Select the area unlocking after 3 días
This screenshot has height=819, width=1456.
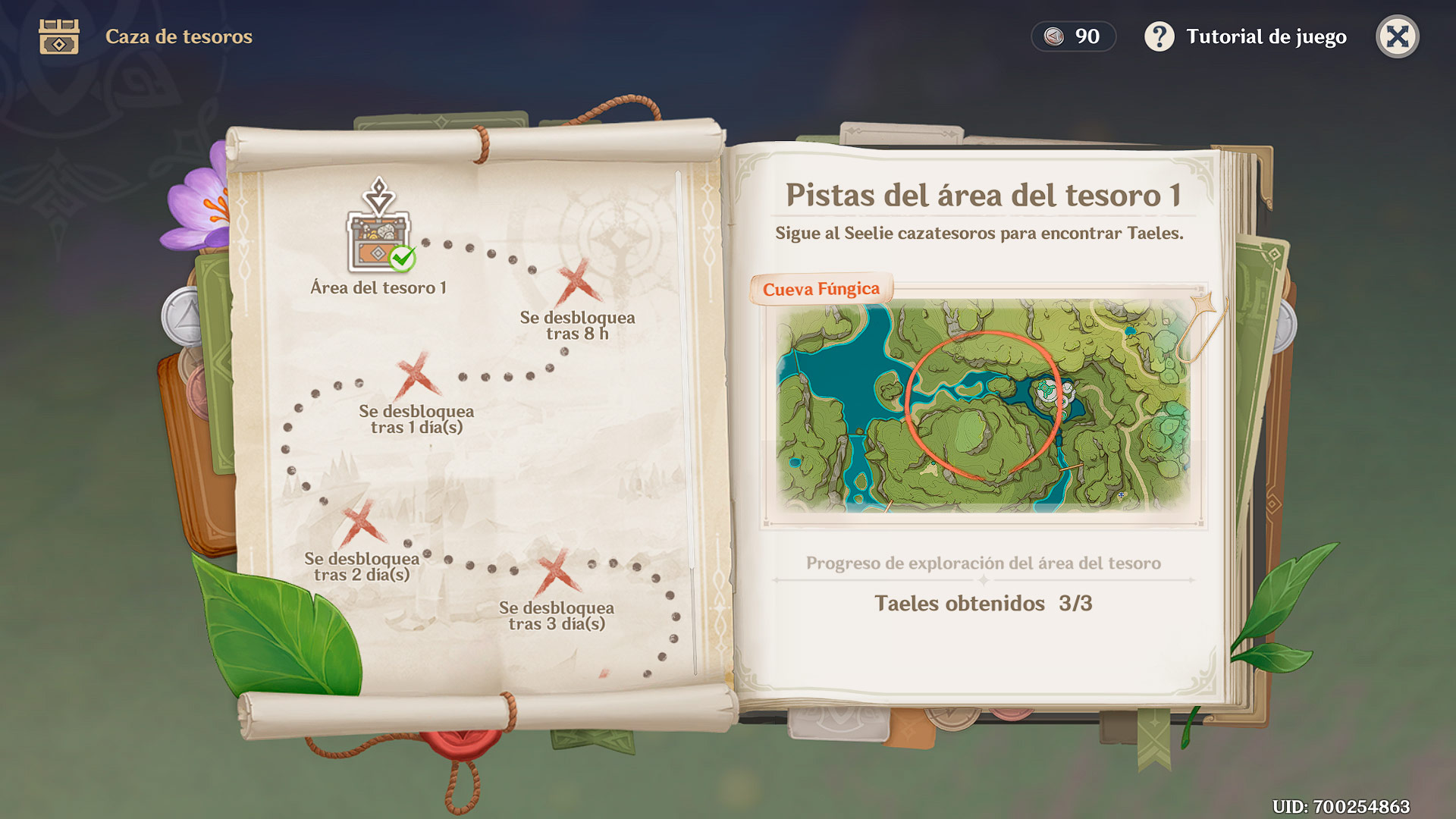557,573
